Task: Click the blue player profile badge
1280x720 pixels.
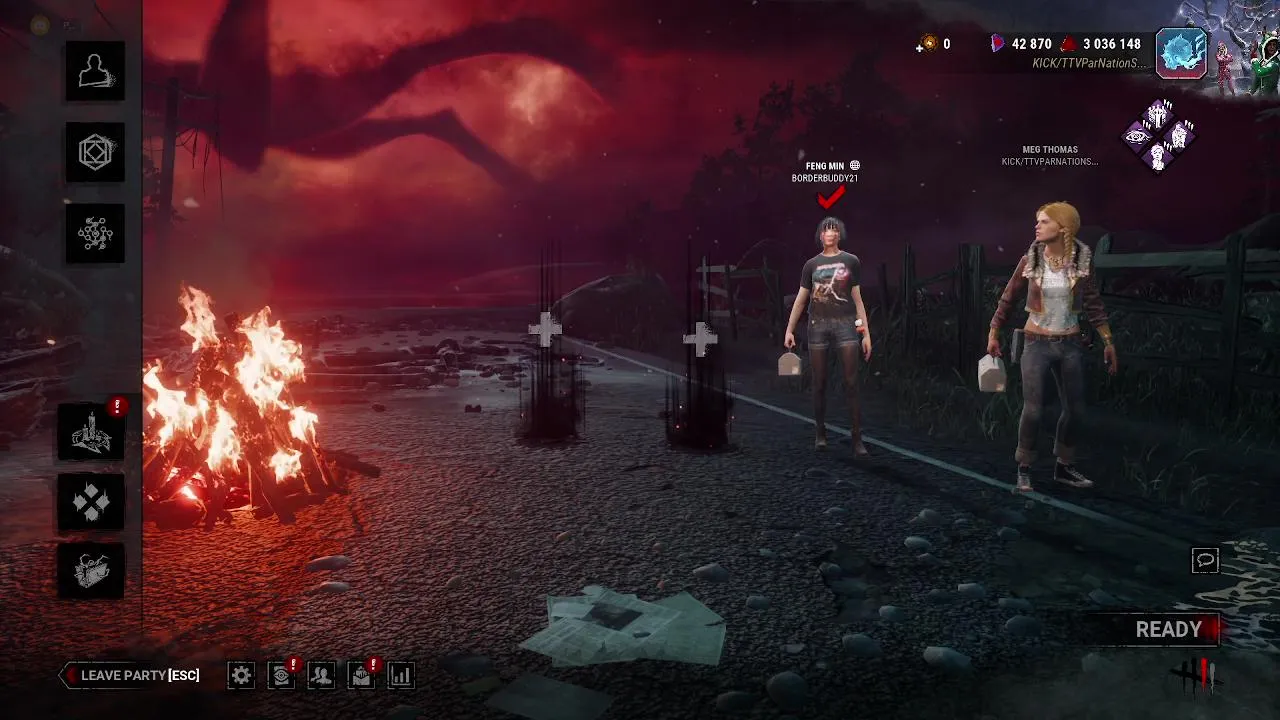Action: 1181,53
